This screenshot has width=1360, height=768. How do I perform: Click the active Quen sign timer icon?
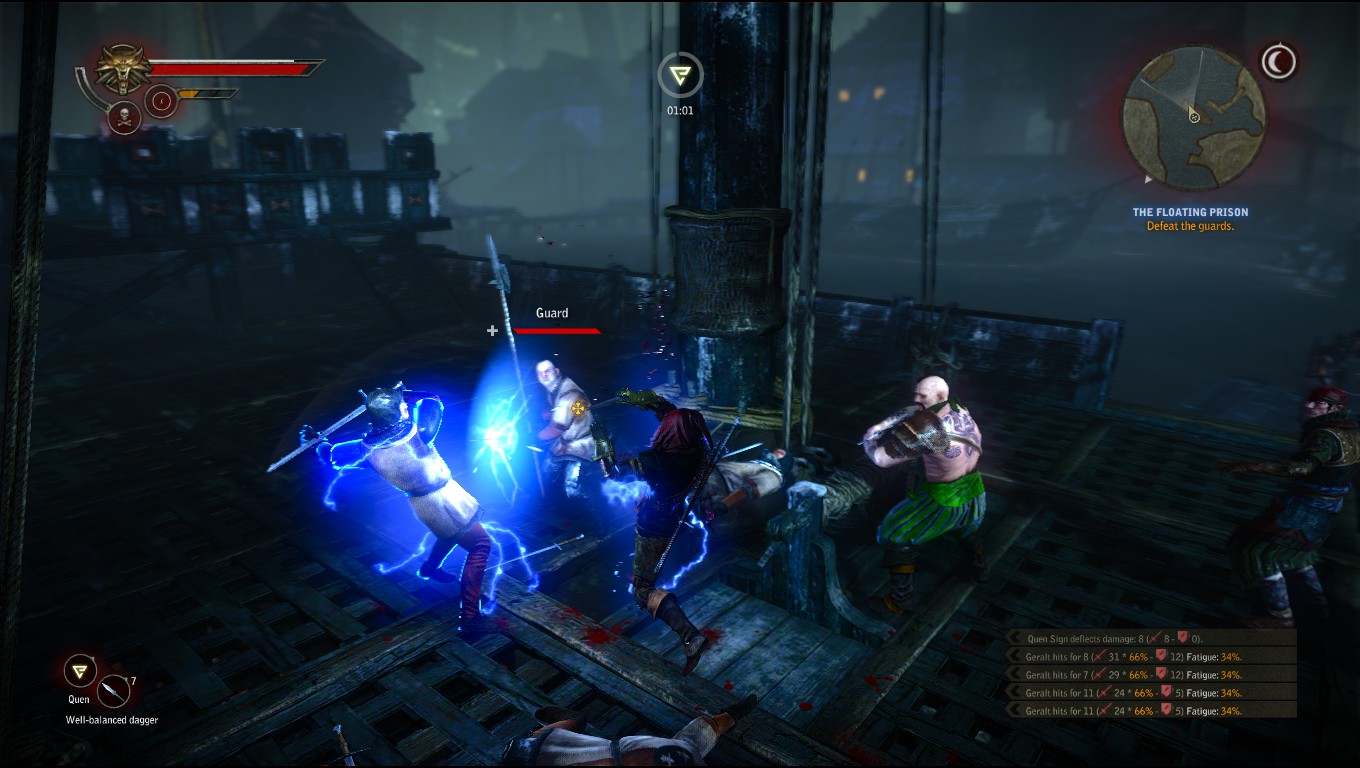(x=680, y=74)
